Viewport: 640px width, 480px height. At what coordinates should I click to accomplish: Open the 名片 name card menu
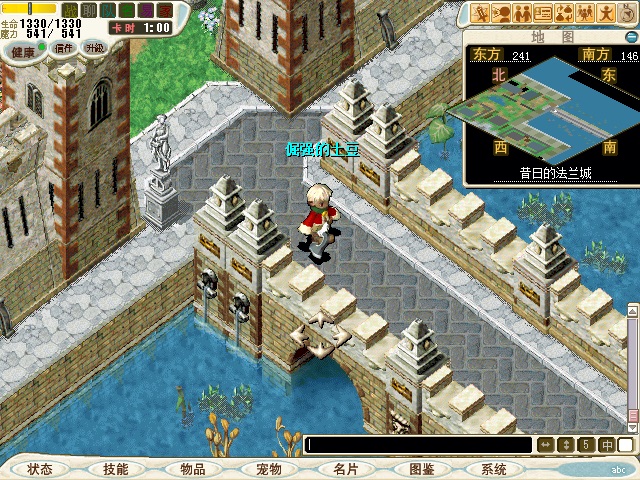point(345,469)
